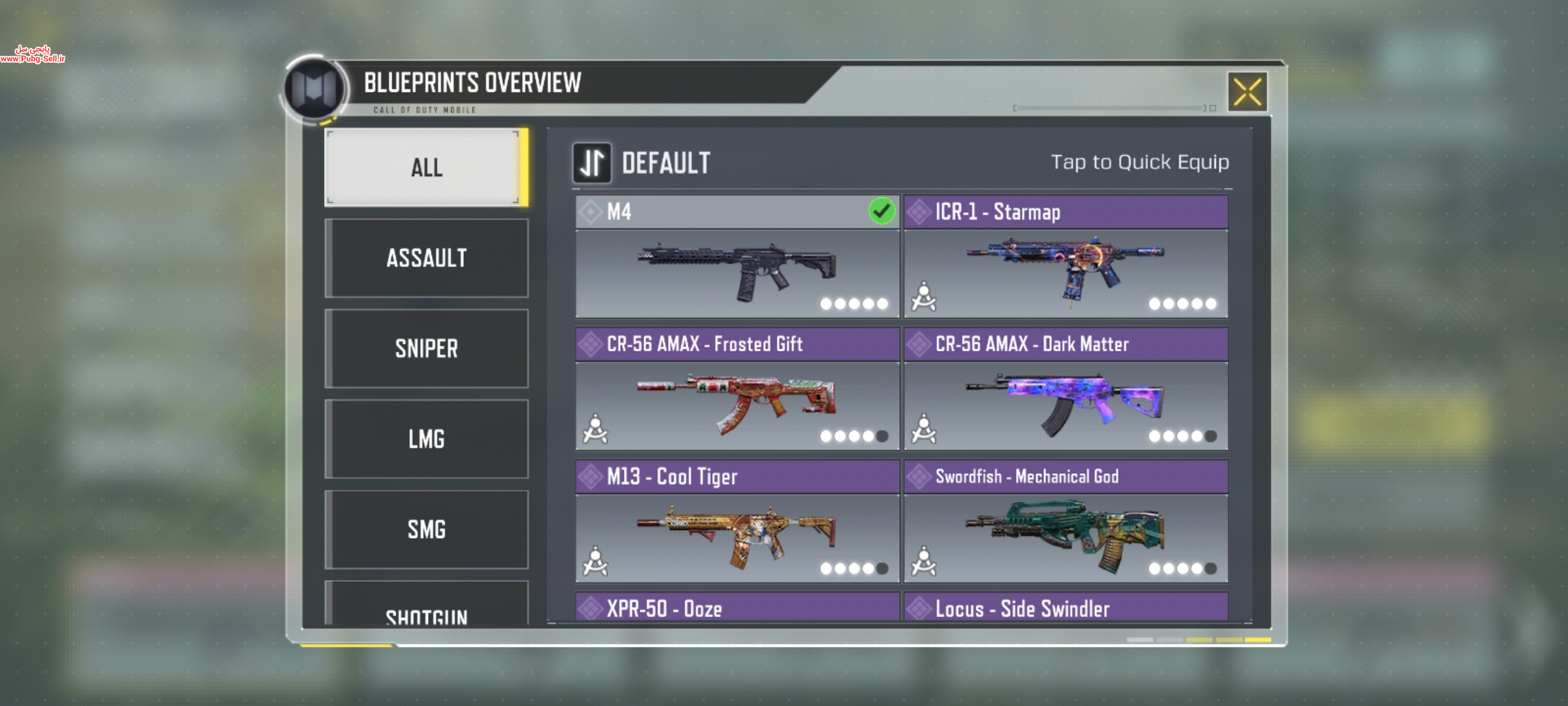Toggle the Default sort order button
The height and width of the screenshot is (706, 1568).
click(x=592, y=163)
